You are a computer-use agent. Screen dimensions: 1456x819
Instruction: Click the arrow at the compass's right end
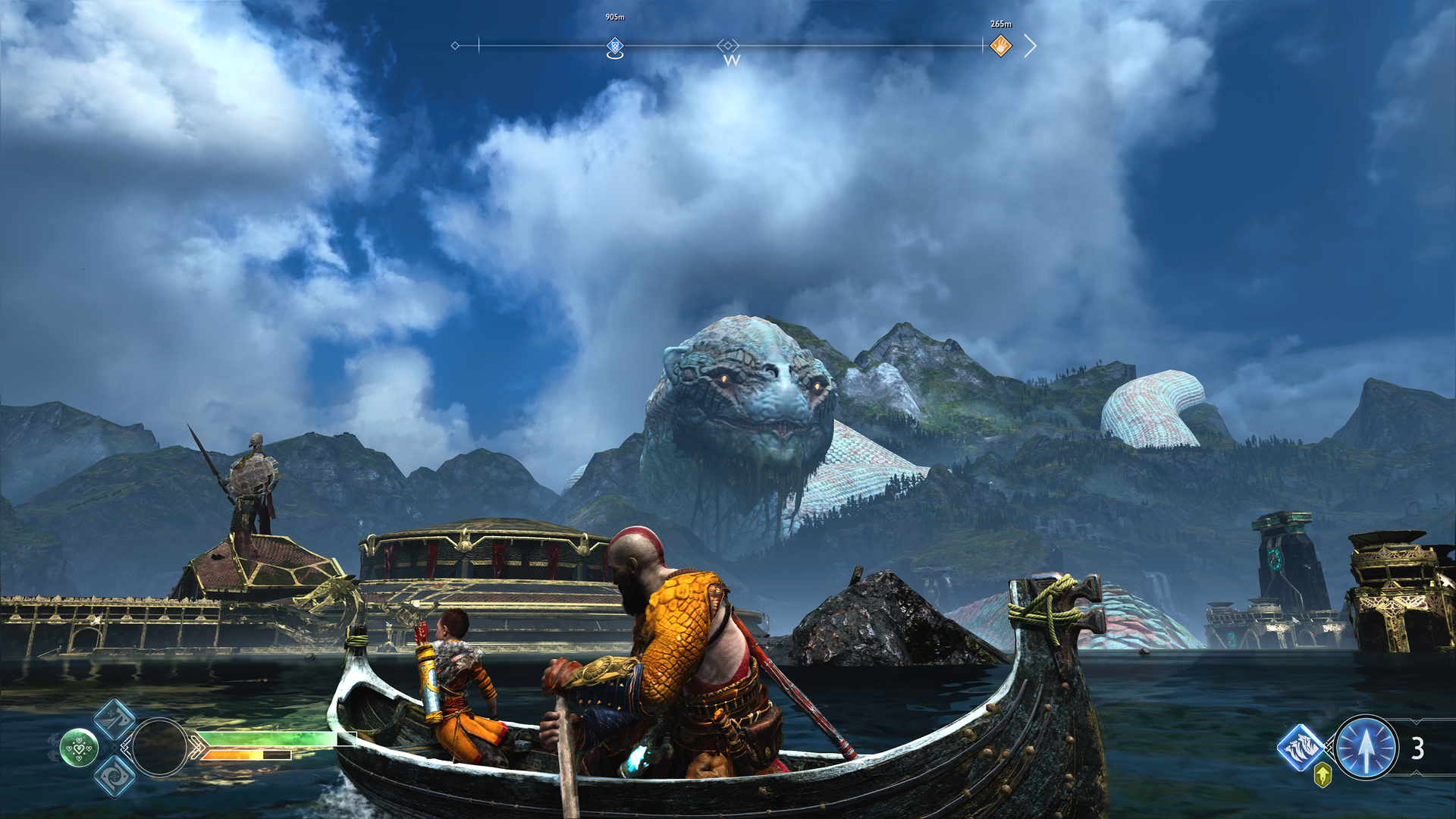click(1030, 45)
